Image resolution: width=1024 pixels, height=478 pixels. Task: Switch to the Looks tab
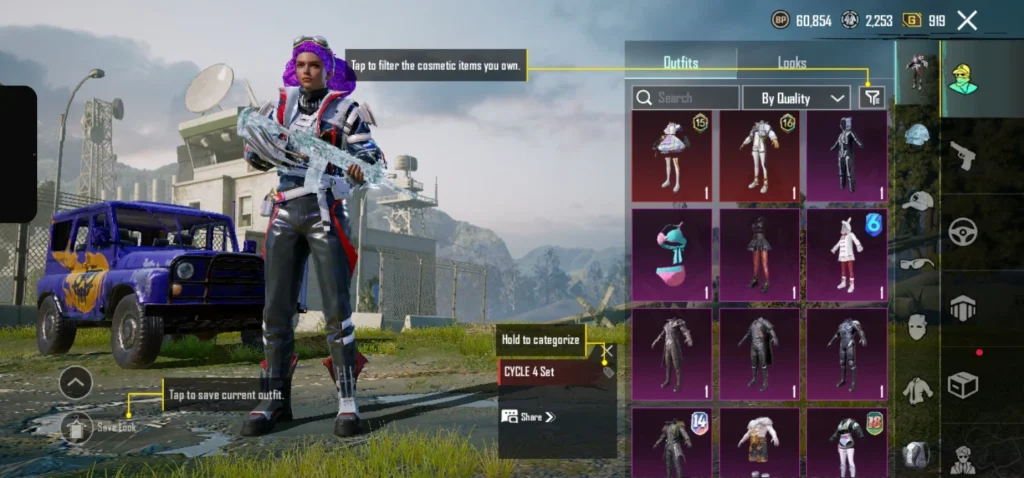[x=791, y=63]
